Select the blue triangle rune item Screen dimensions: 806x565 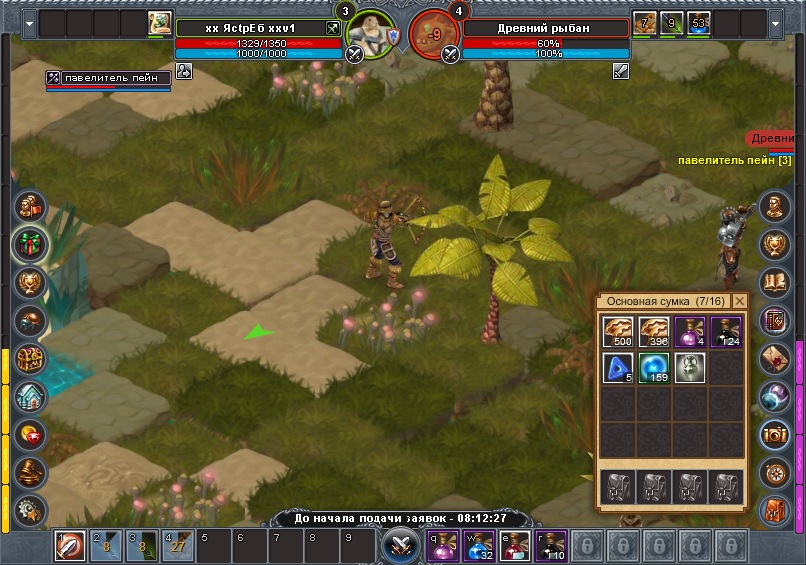tap(618, 368)
